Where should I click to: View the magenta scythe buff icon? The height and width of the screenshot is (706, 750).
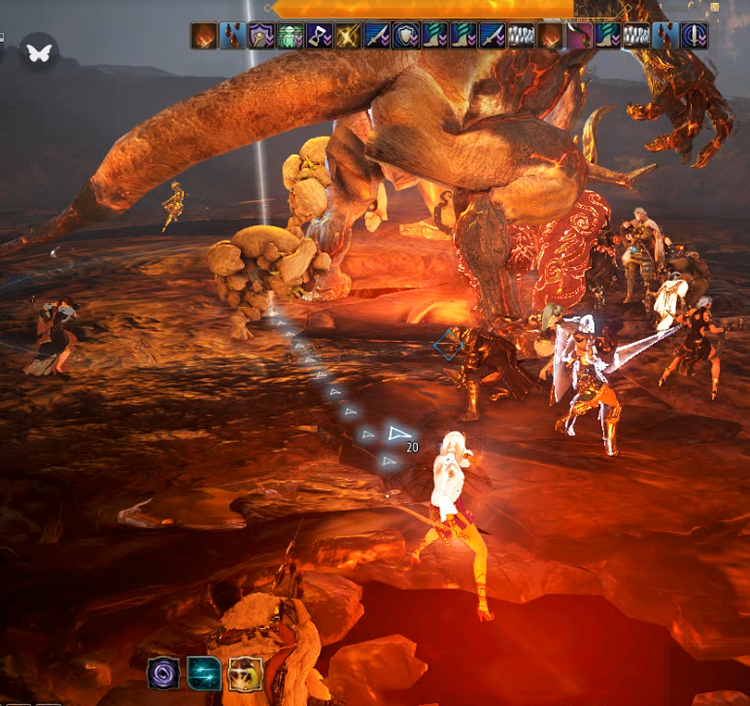point(580,37)
